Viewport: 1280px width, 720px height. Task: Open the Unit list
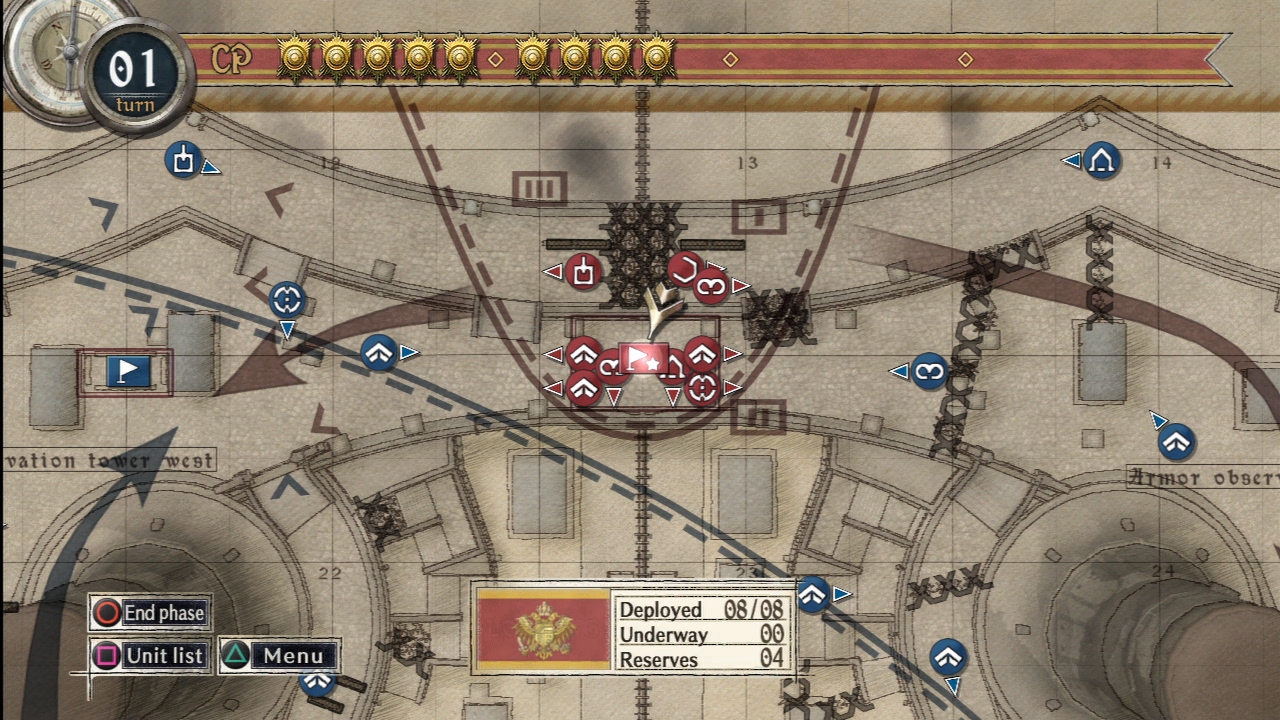tap(151, 656)
